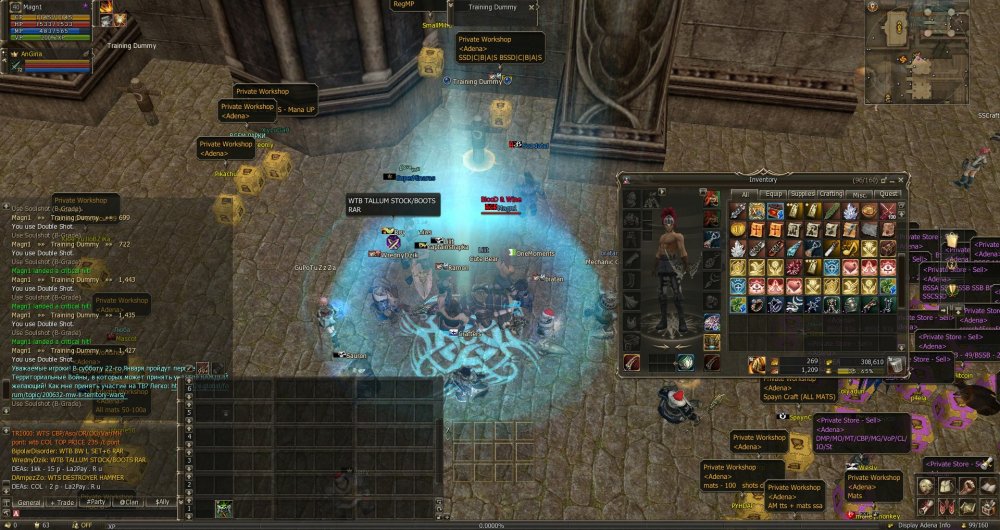Toggle Display Adena Info
Viewport: 1000px width, 530px height.
924,524
